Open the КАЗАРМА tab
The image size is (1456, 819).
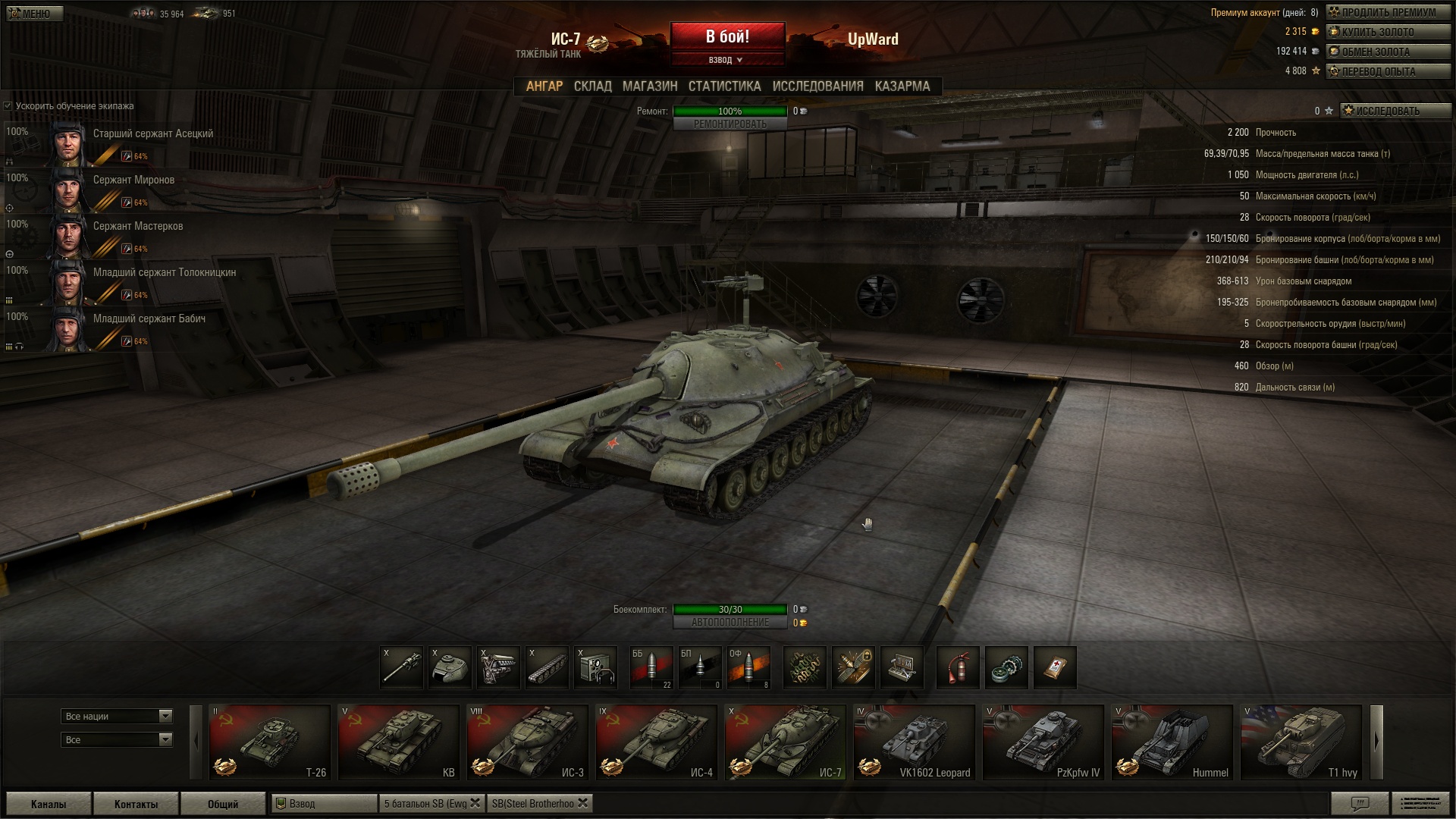(902, 86)
